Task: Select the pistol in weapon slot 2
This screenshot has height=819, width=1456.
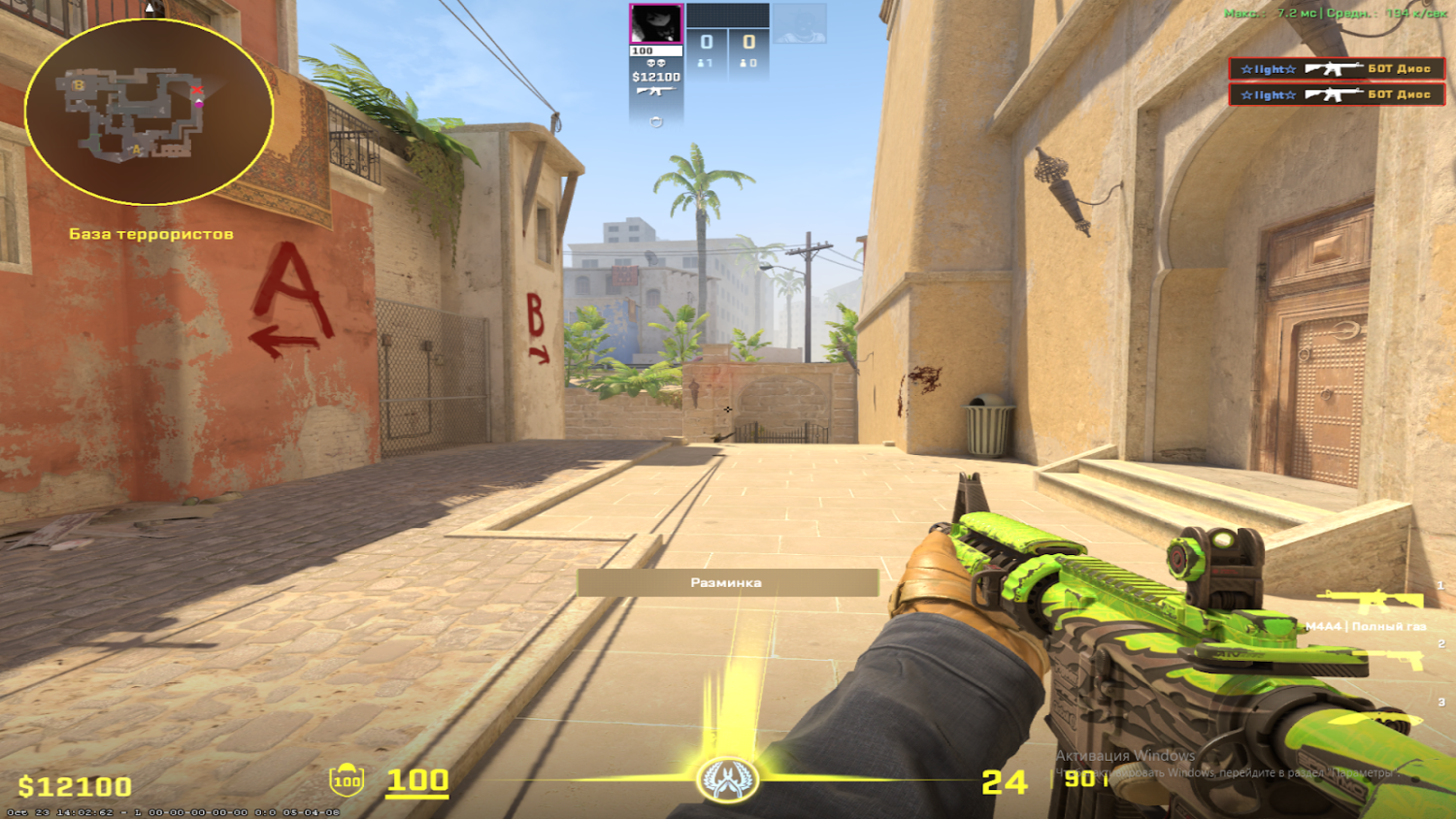Action: click(1389, 661)
